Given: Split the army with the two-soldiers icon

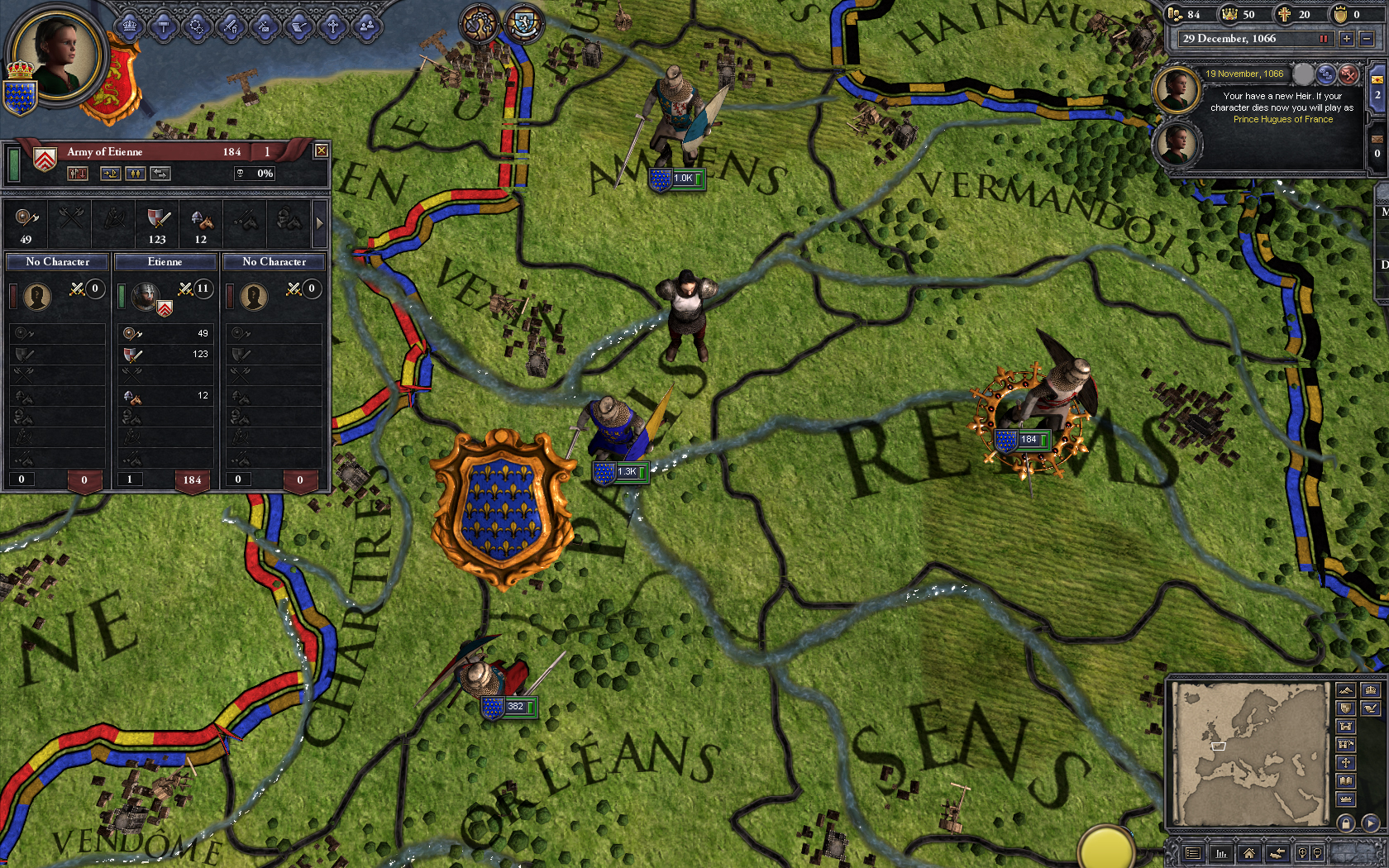Looking at the screenshot, I should click(x=136, y=174).
